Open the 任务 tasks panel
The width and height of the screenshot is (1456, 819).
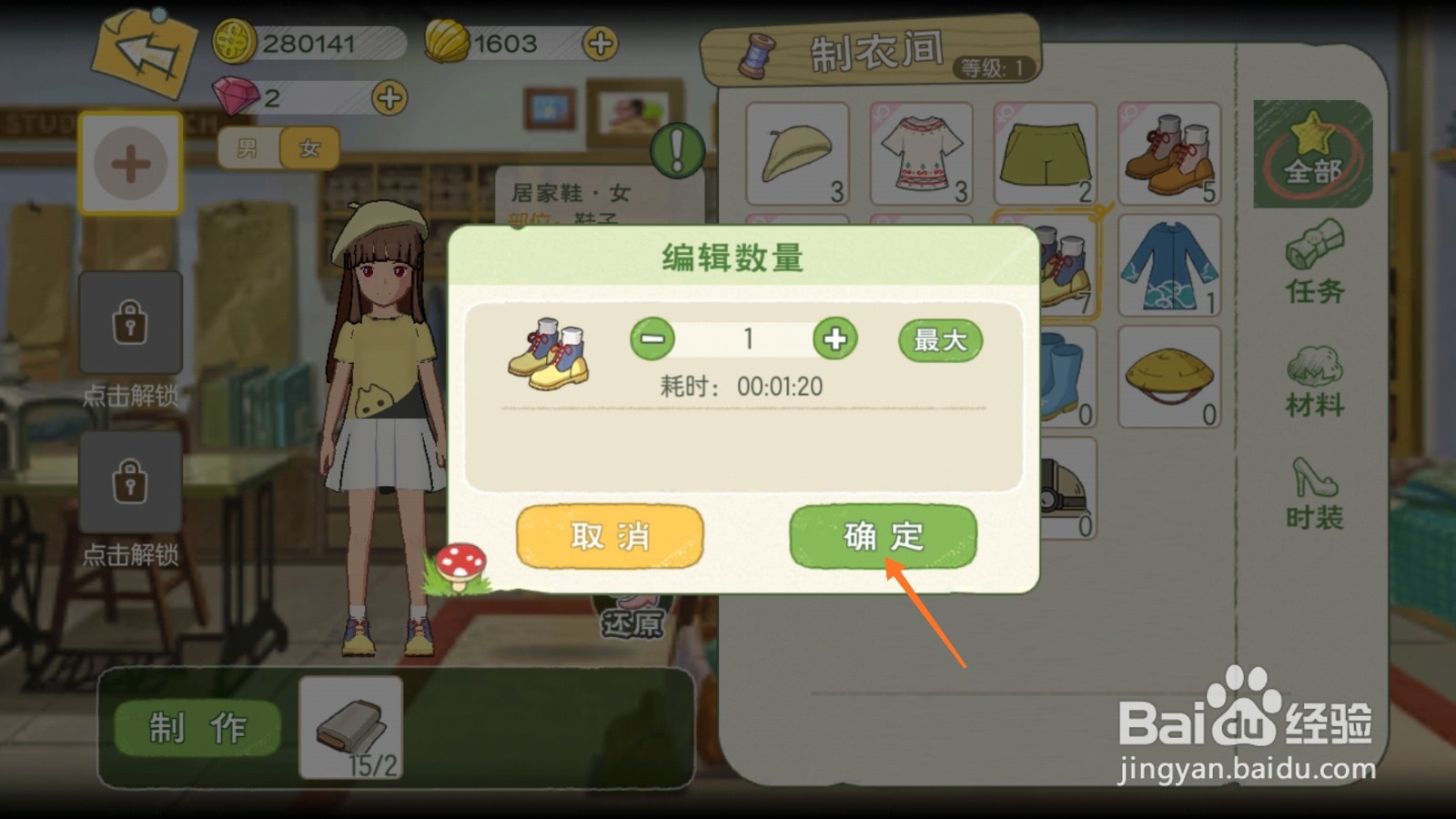(x=1313, y=273)
